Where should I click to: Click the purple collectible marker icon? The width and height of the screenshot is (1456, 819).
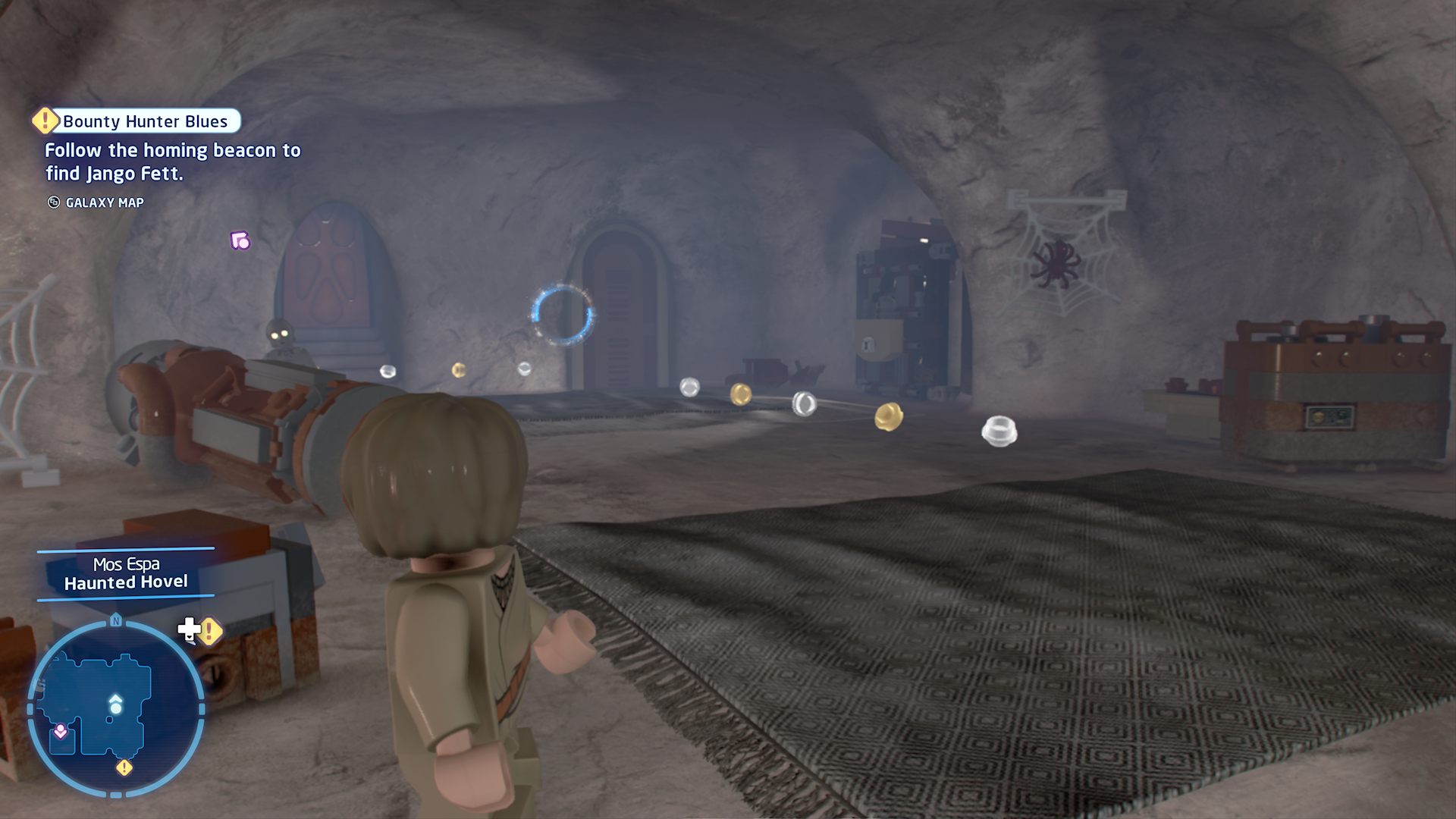click(240, 241)
